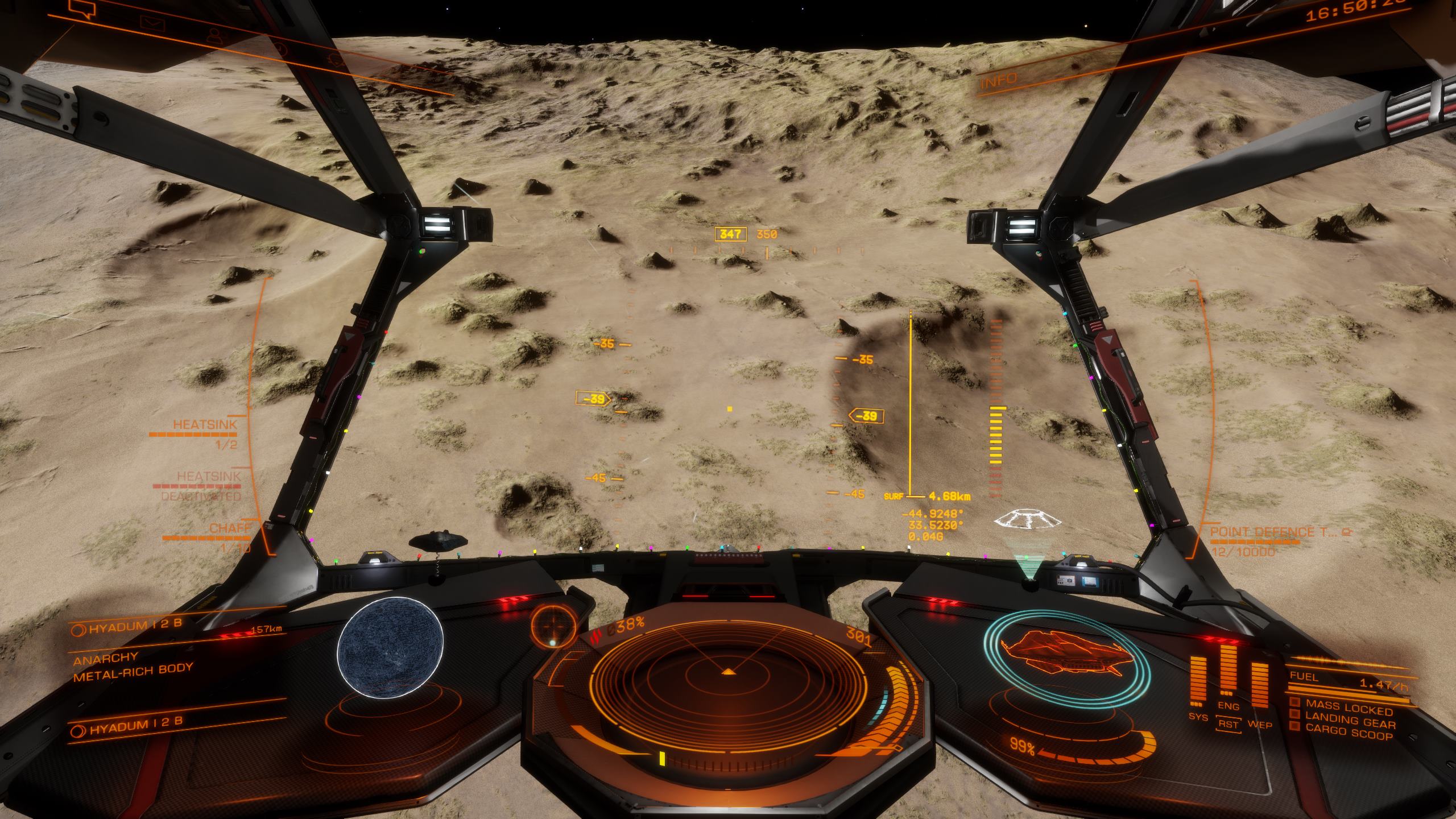
Task: Select the HYADUM I 2 B target header
Action: (135, 624)
